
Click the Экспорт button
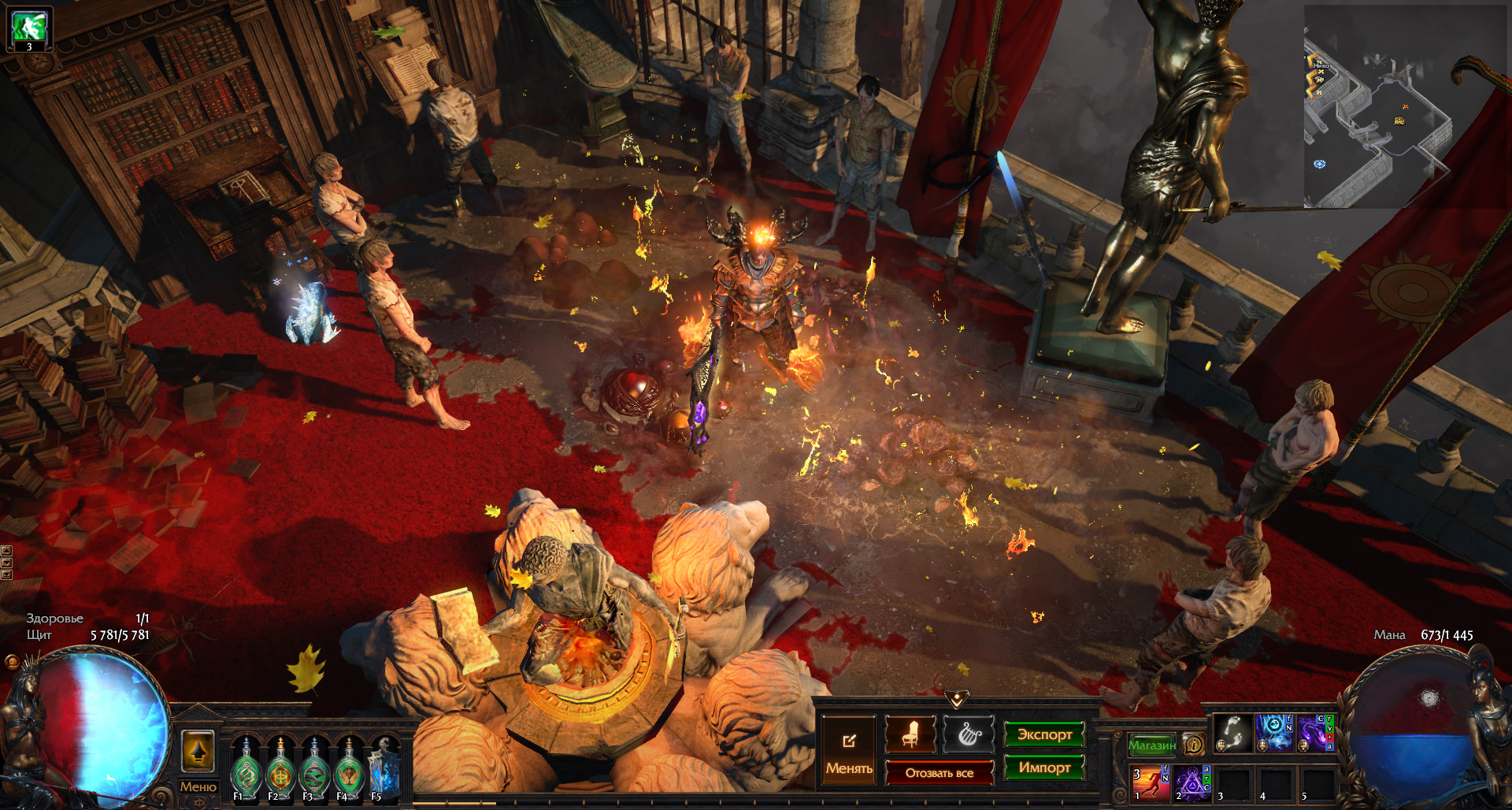(x=1044, y=734)
